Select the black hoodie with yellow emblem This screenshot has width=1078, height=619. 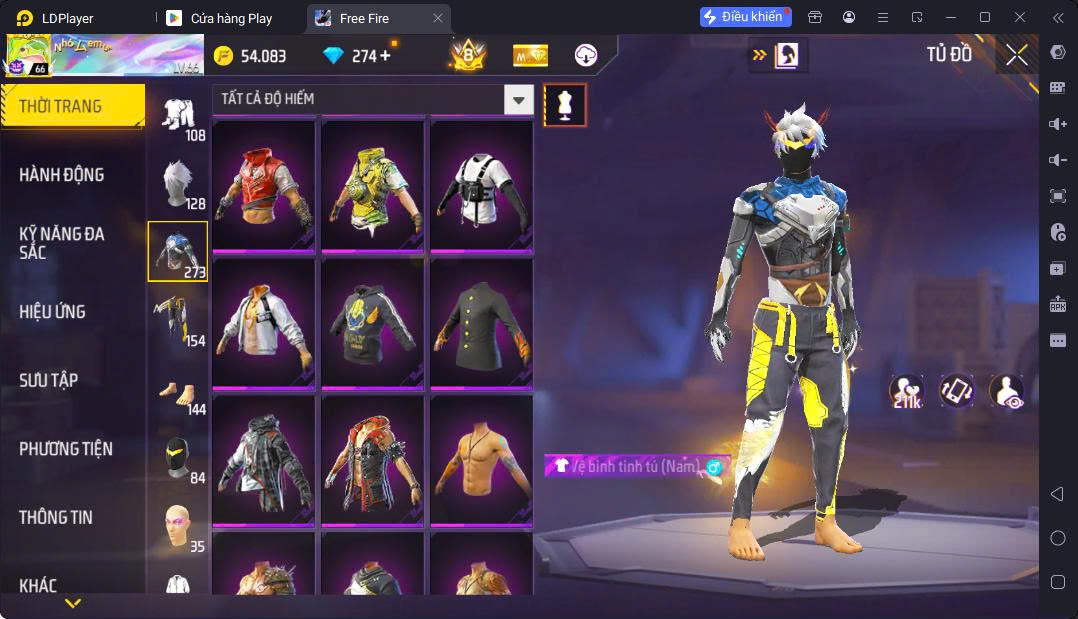pyautogui.click(x=373, y=321)
